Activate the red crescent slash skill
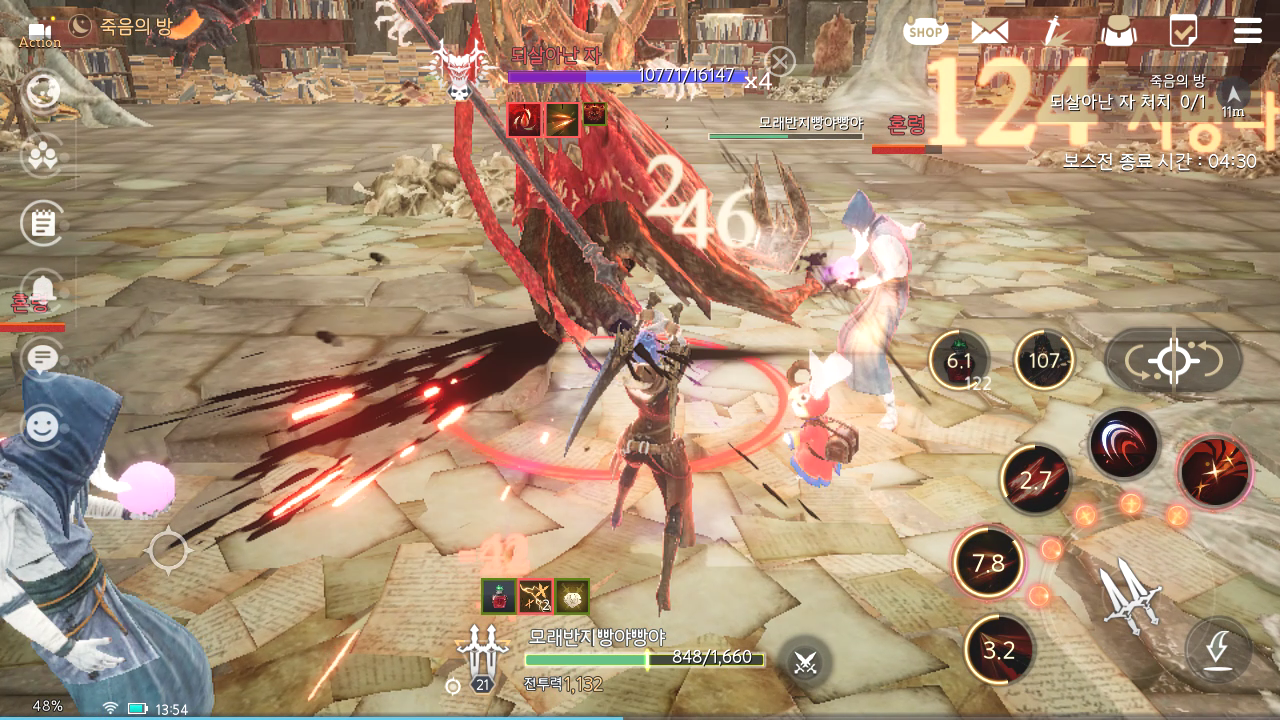The image size is (1280, 720). [1124, 445]
